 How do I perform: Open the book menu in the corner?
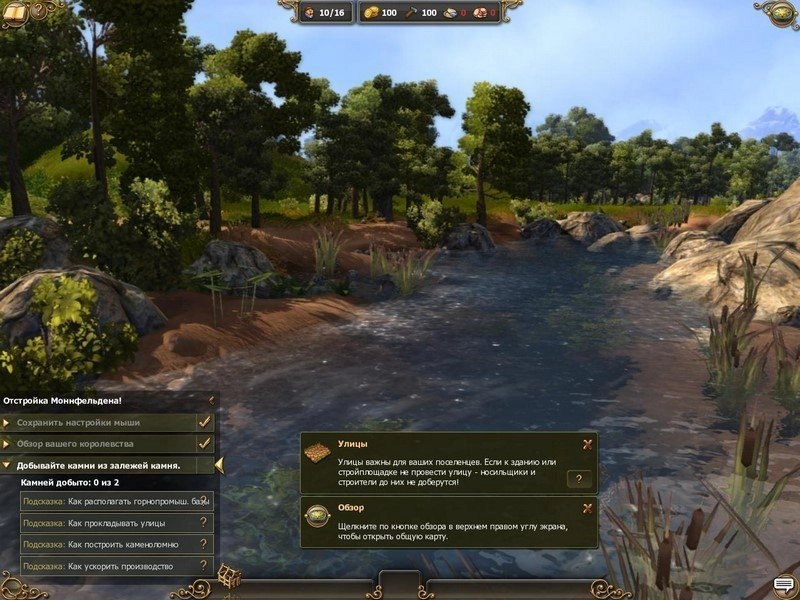pos(14,11)
